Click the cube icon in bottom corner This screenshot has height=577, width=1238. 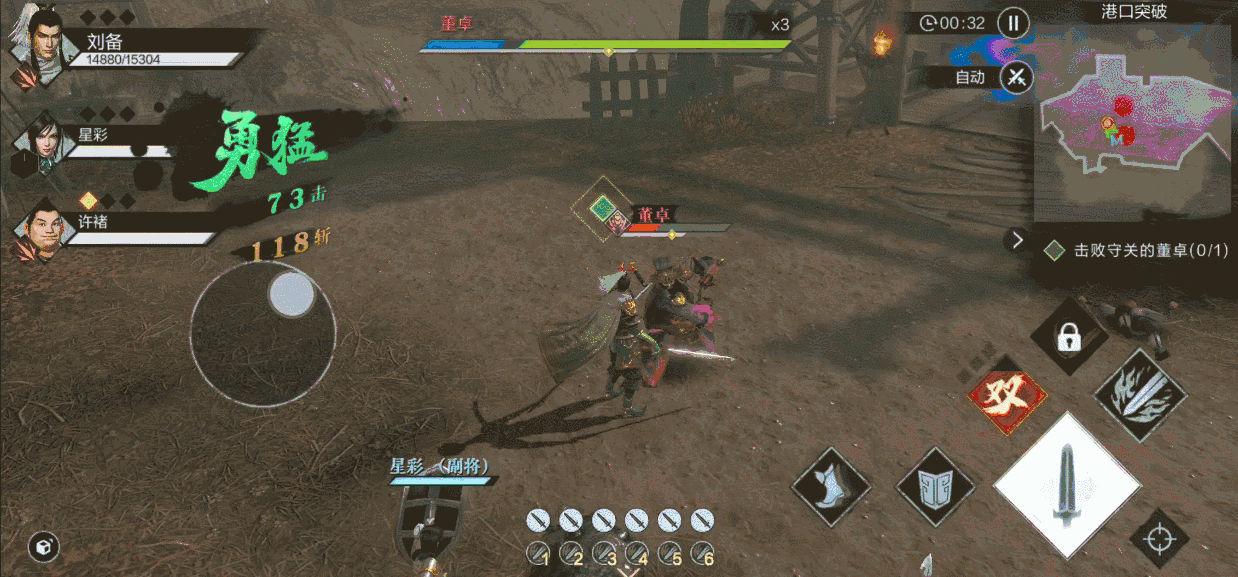[x=44, y=546]
